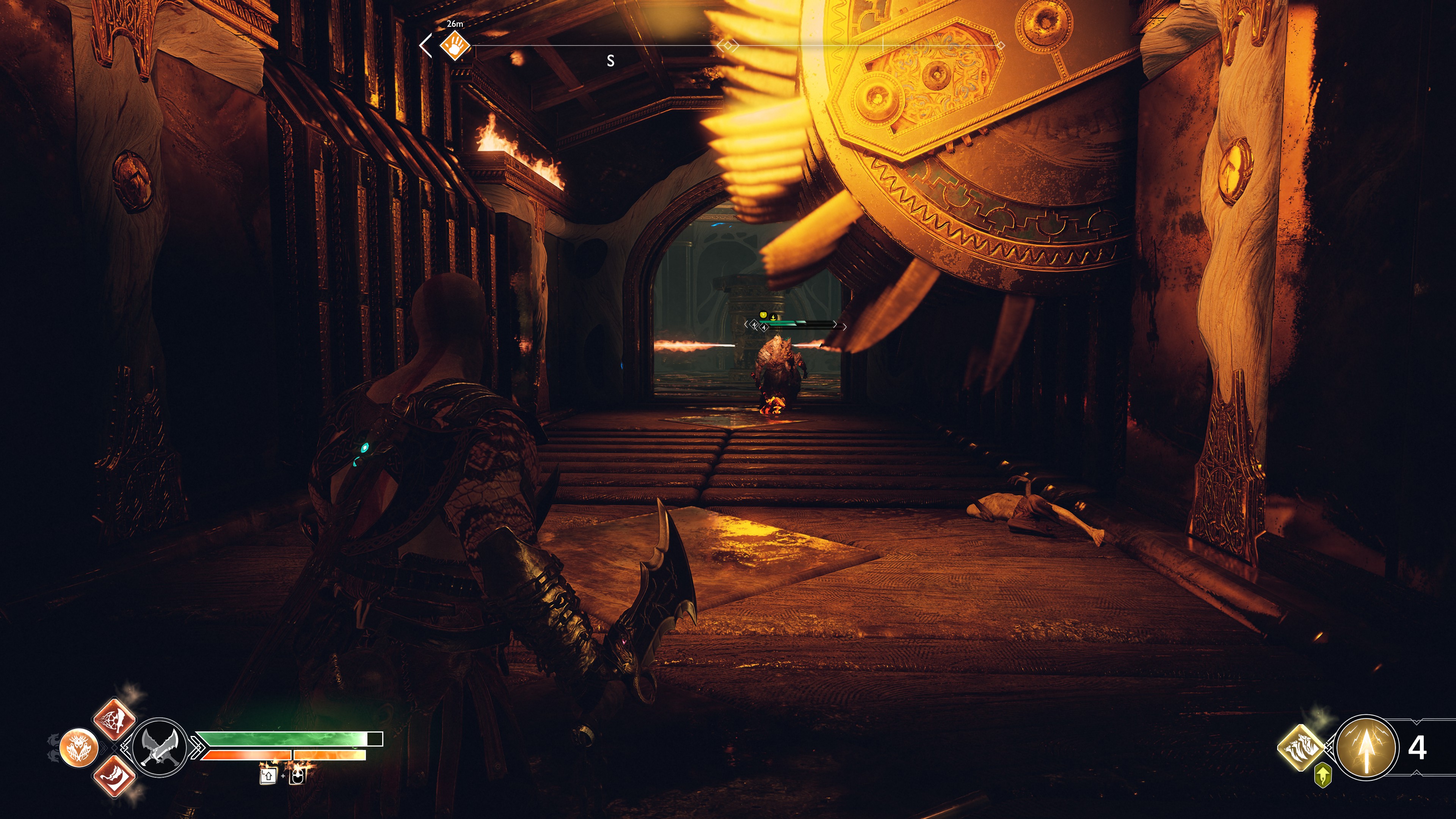This screenshot has height=819, width=1456.
Task: Summon the wolf pack companion ability
Action: click(1300, 747)
